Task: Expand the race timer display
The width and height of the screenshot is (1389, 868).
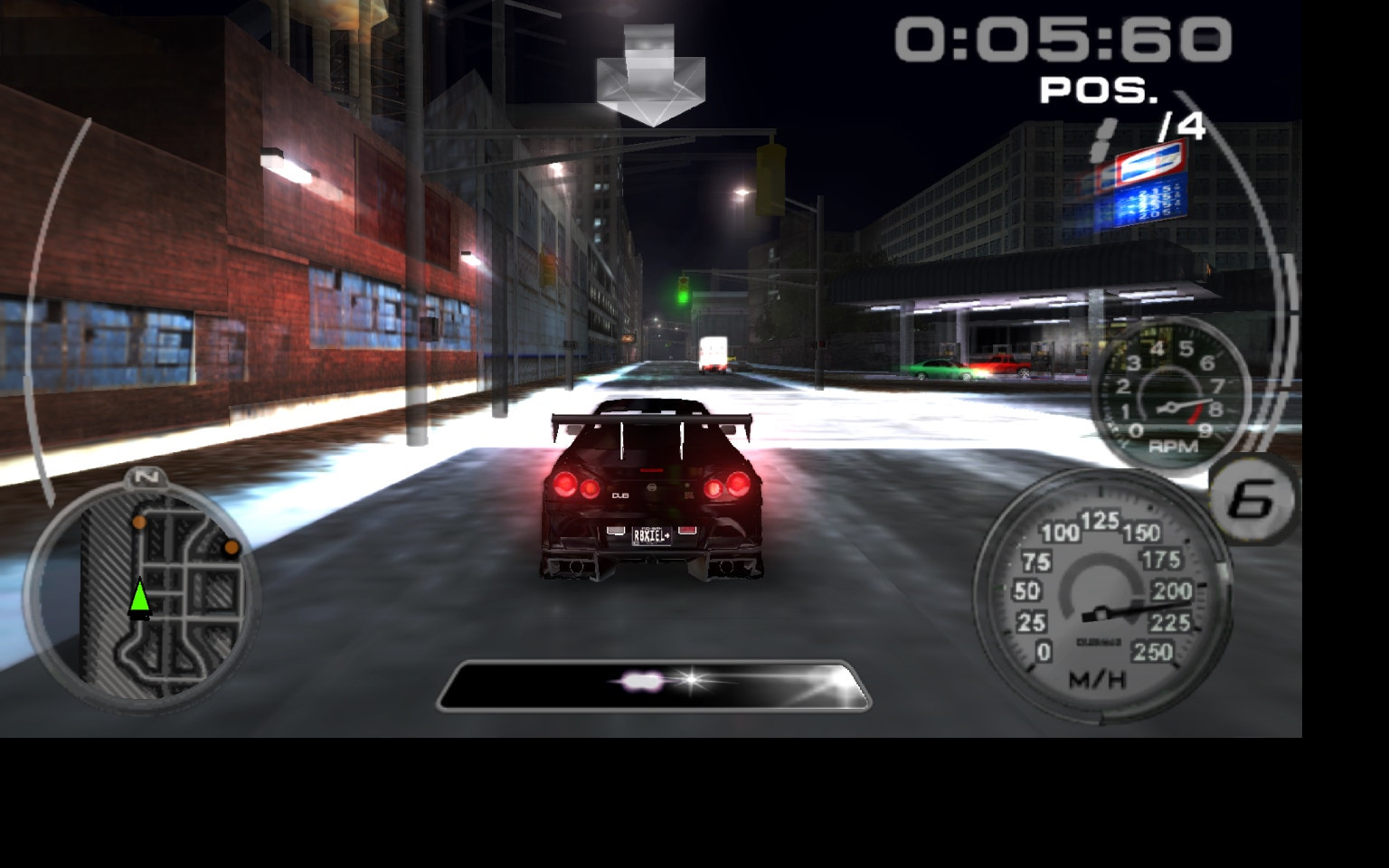Action: click(x=1062, y=39)
